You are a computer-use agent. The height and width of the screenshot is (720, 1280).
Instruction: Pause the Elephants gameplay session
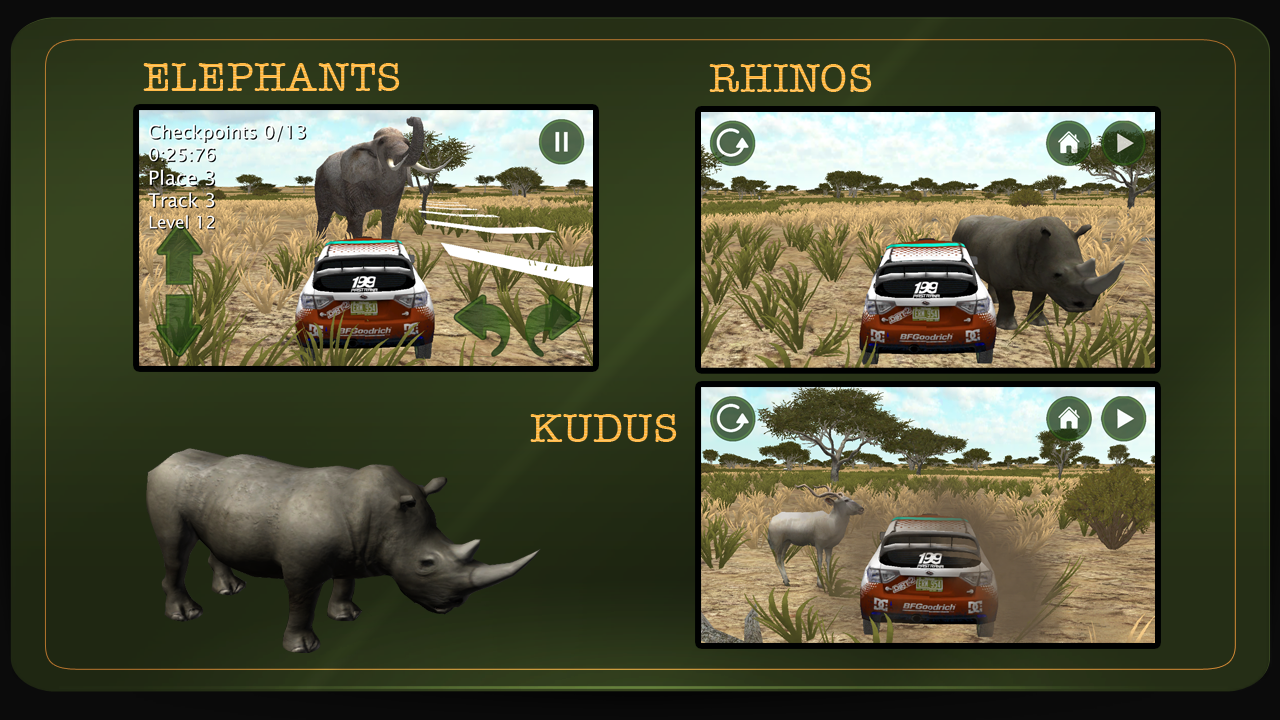[x=560, y=141]
